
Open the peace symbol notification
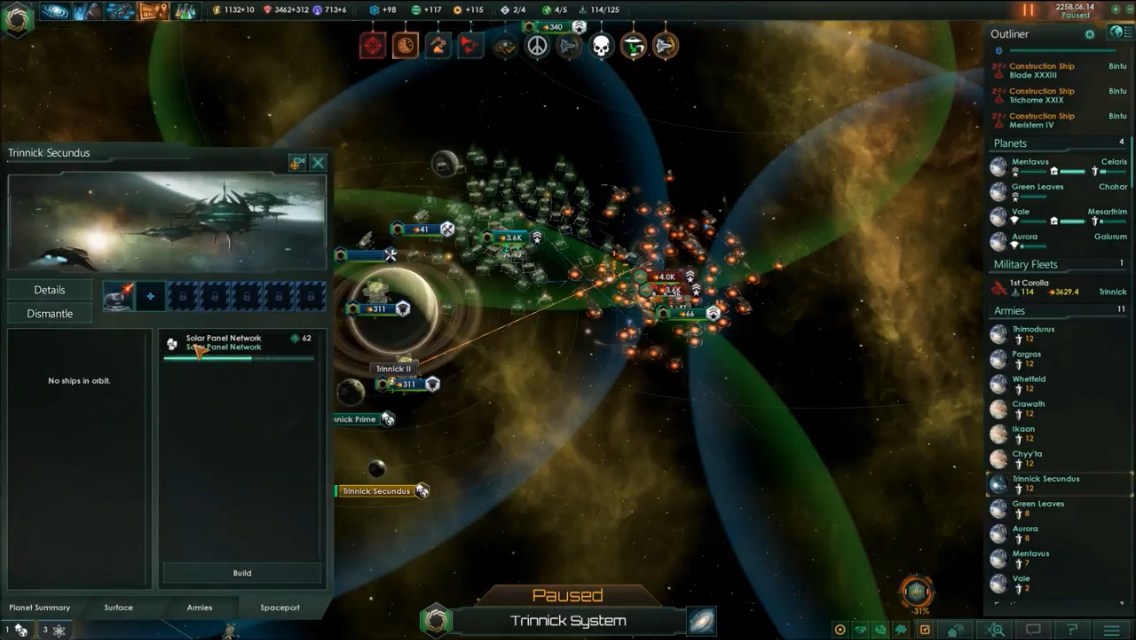(x=537, y=46)
